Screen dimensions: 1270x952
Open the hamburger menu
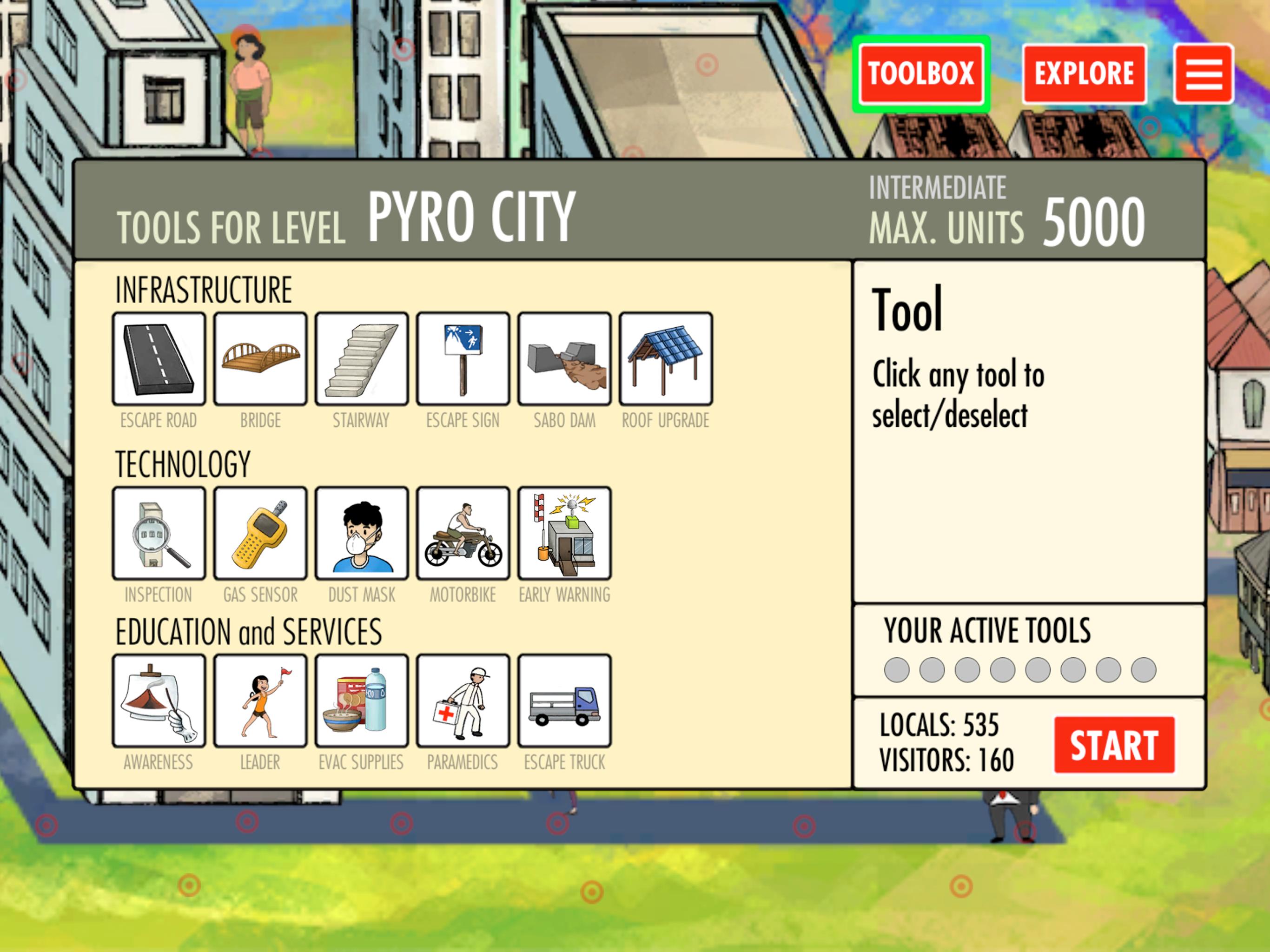[1204, 74]
